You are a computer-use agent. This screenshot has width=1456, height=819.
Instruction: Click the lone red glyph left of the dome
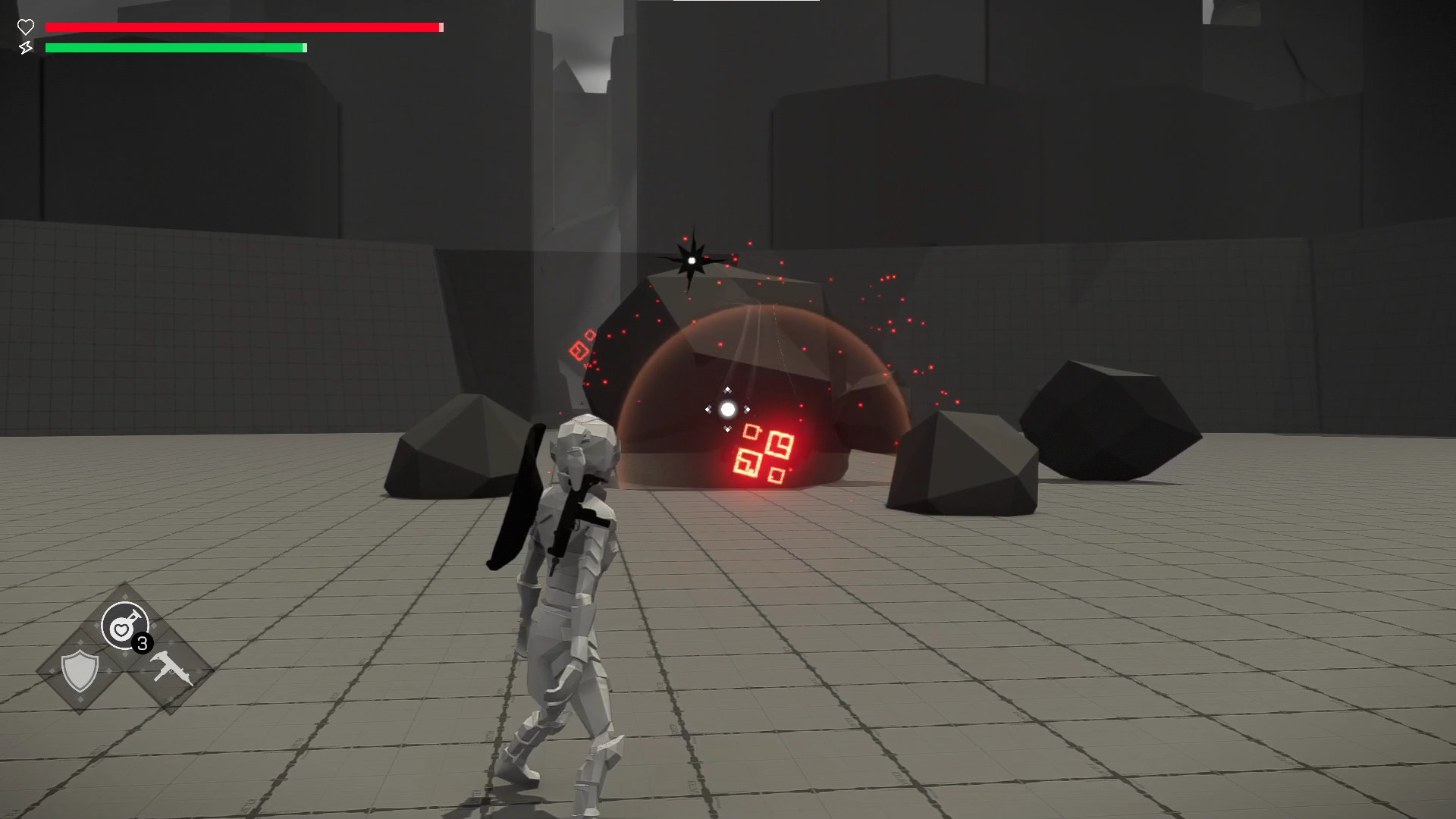tap(581, 349)
